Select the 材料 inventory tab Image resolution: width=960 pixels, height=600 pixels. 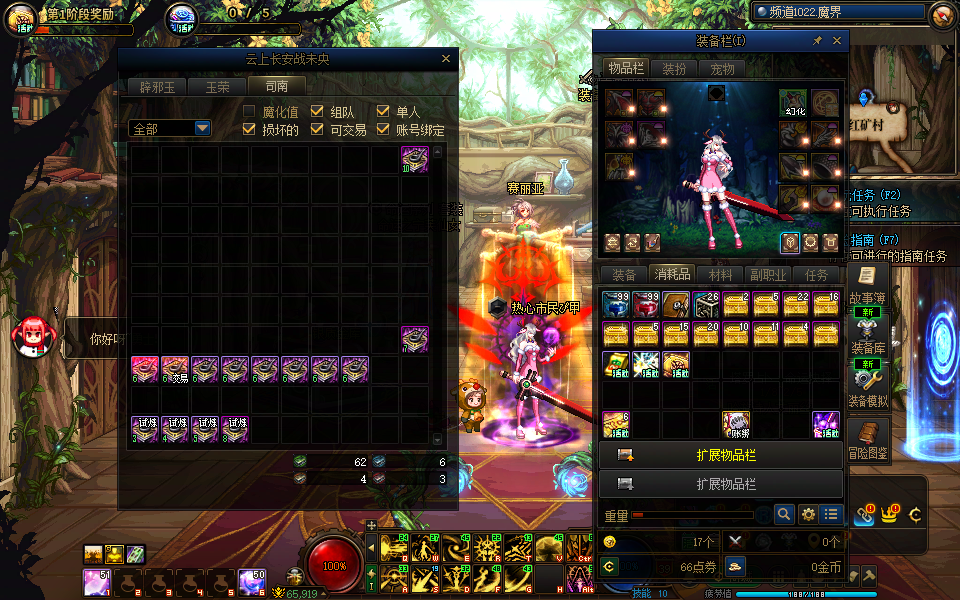720,275
